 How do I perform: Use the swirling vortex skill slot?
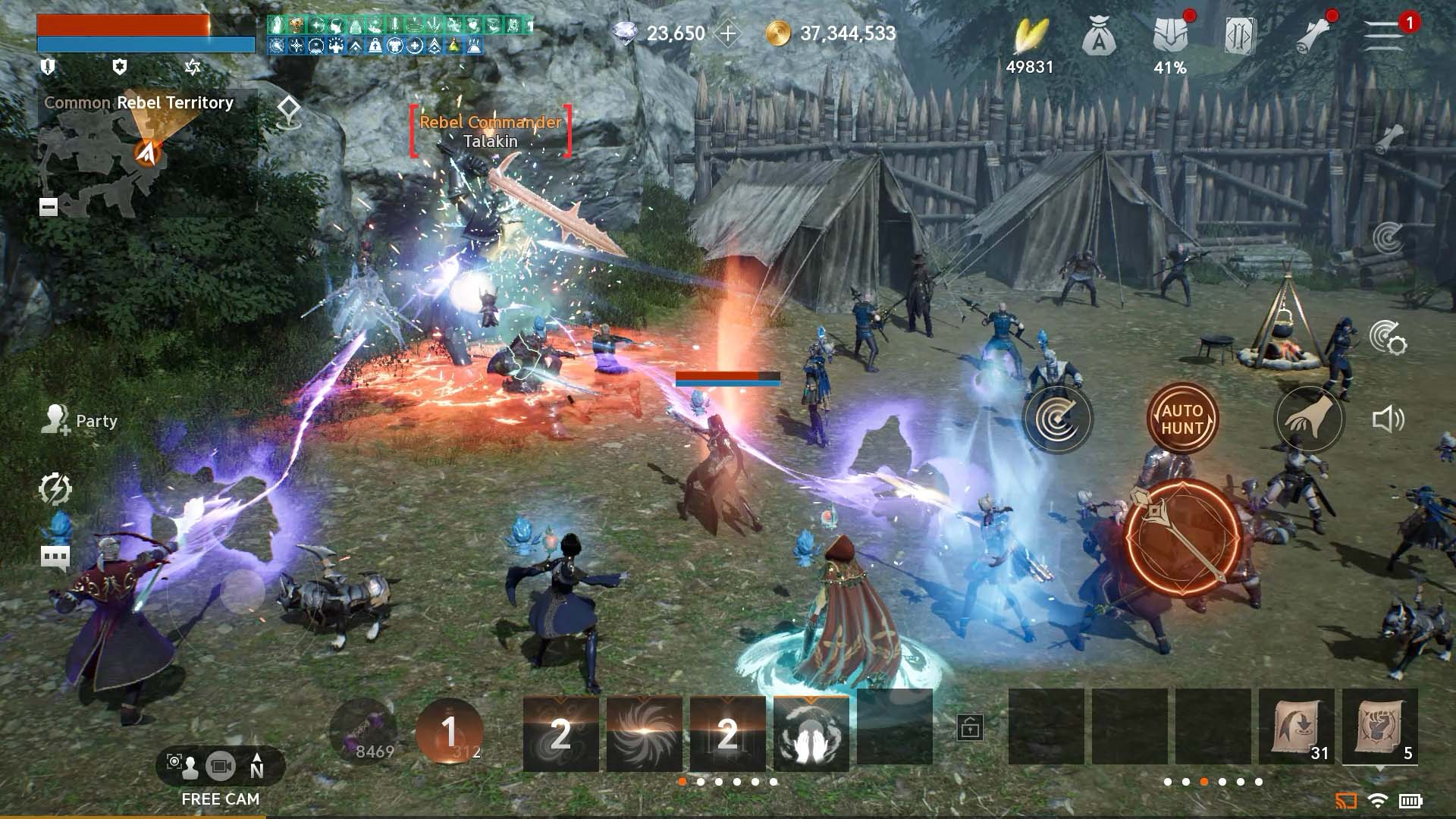(x=644, y=733)
